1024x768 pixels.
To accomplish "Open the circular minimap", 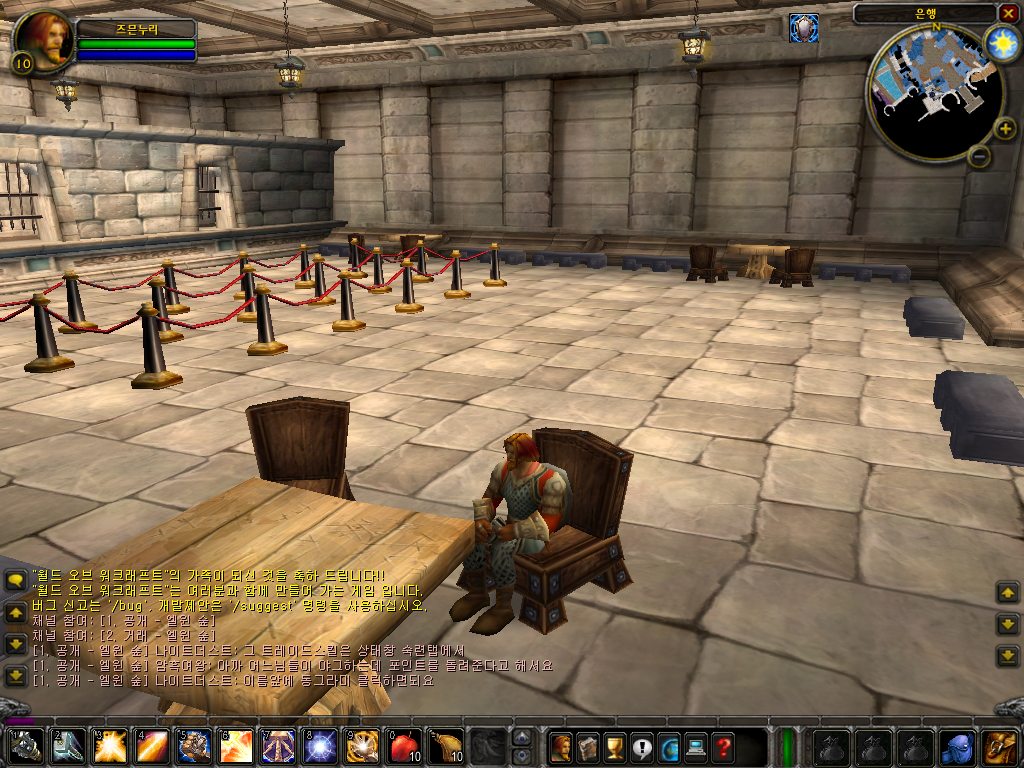I will [x=933, y=93].
